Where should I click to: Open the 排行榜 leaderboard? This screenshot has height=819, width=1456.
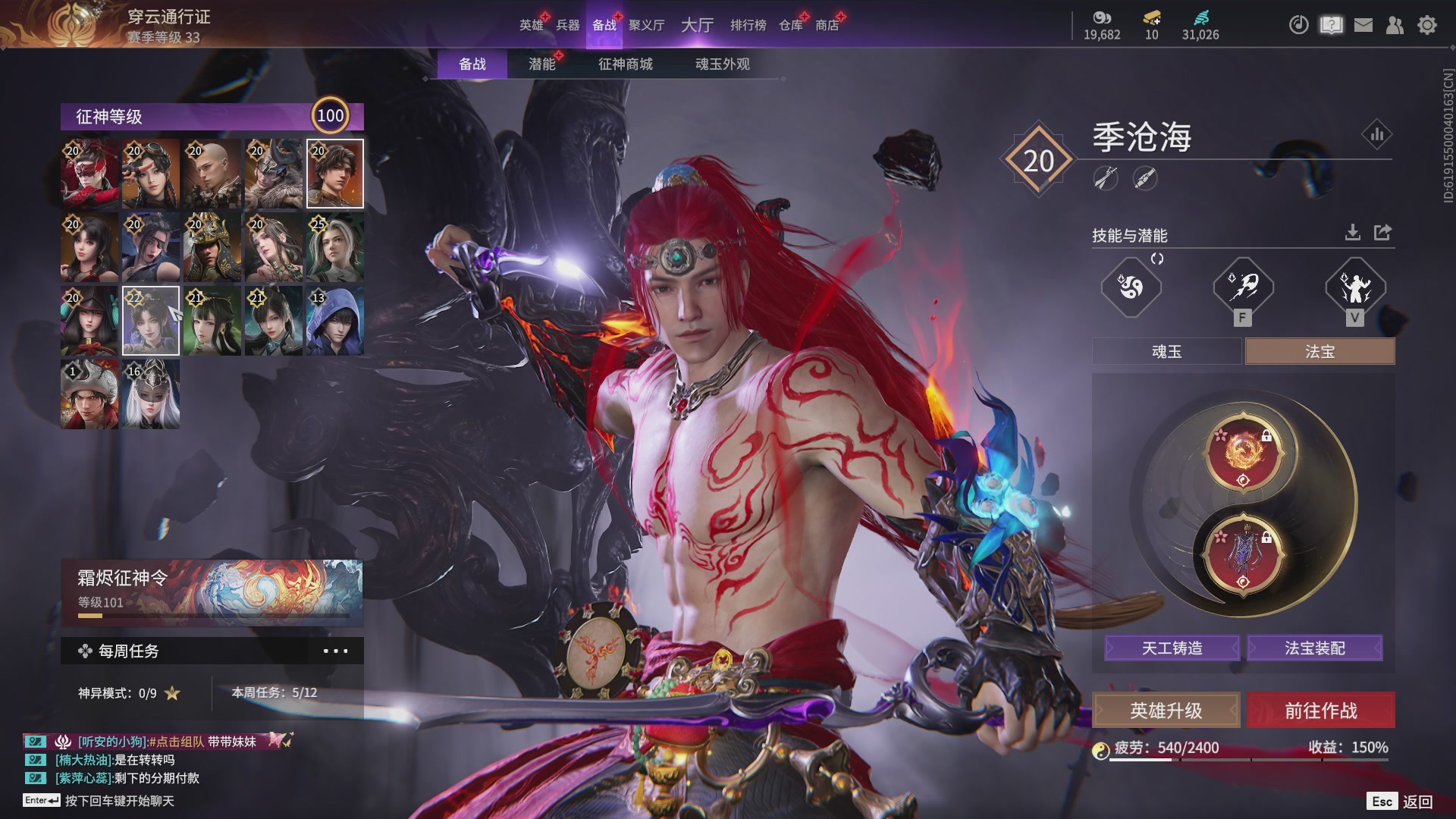coord(748,25)
